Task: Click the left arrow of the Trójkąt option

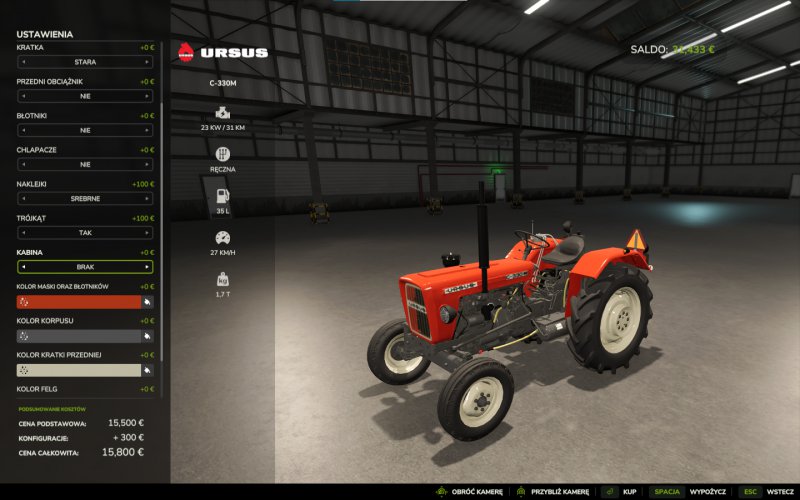Action: [23, 232]
